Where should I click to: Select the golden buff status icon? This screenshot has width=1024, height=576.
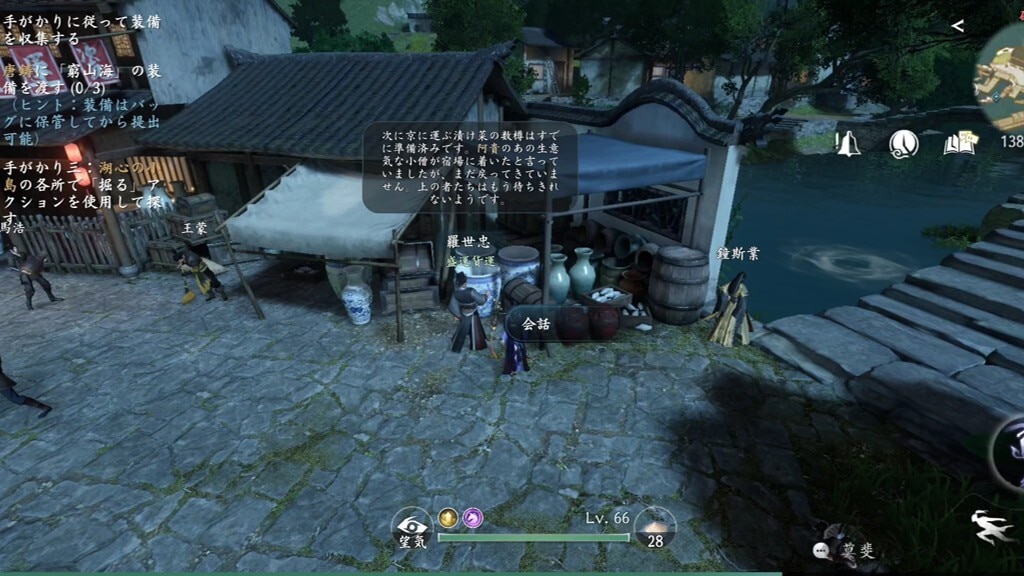pos(448,517)
